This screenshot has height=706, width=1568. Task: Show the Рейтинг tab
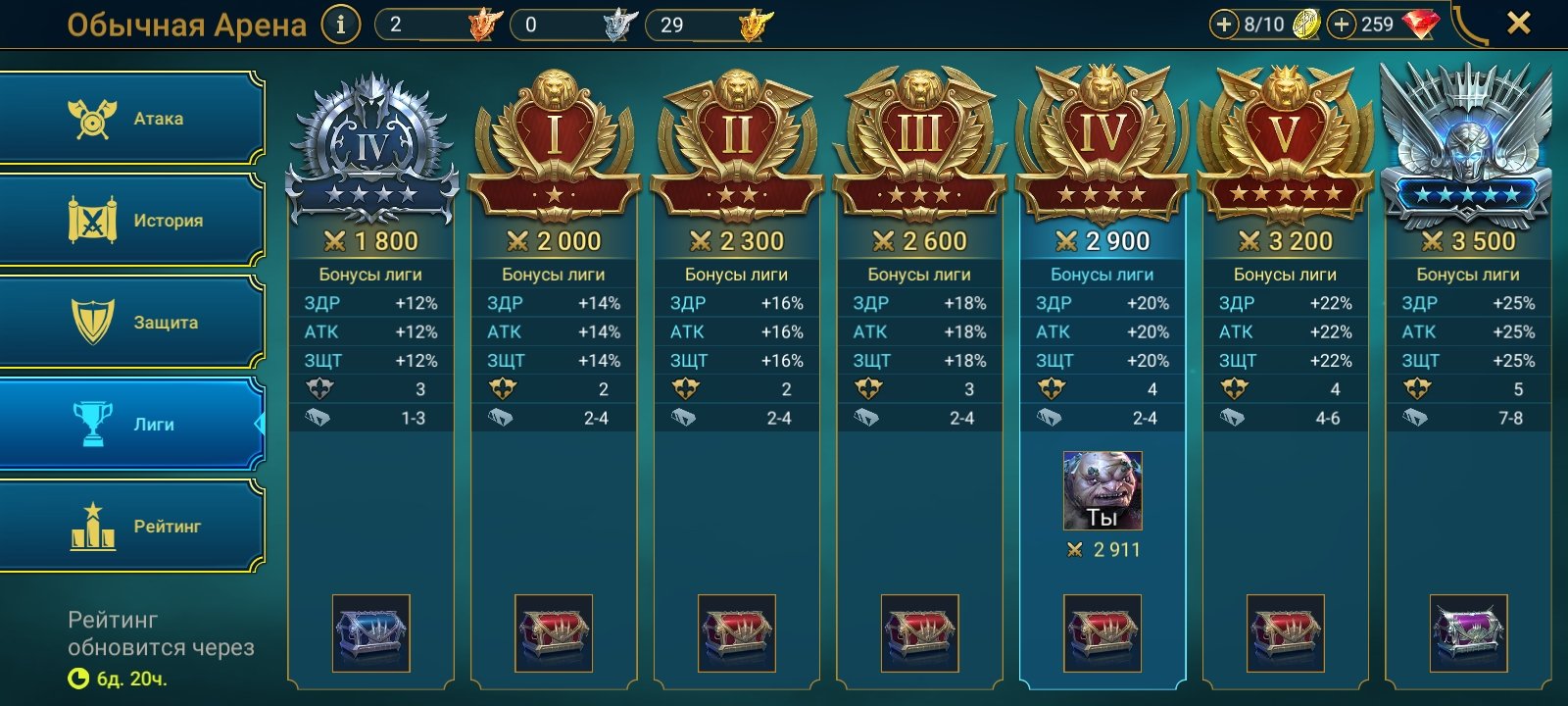click(x=132, y=527)
